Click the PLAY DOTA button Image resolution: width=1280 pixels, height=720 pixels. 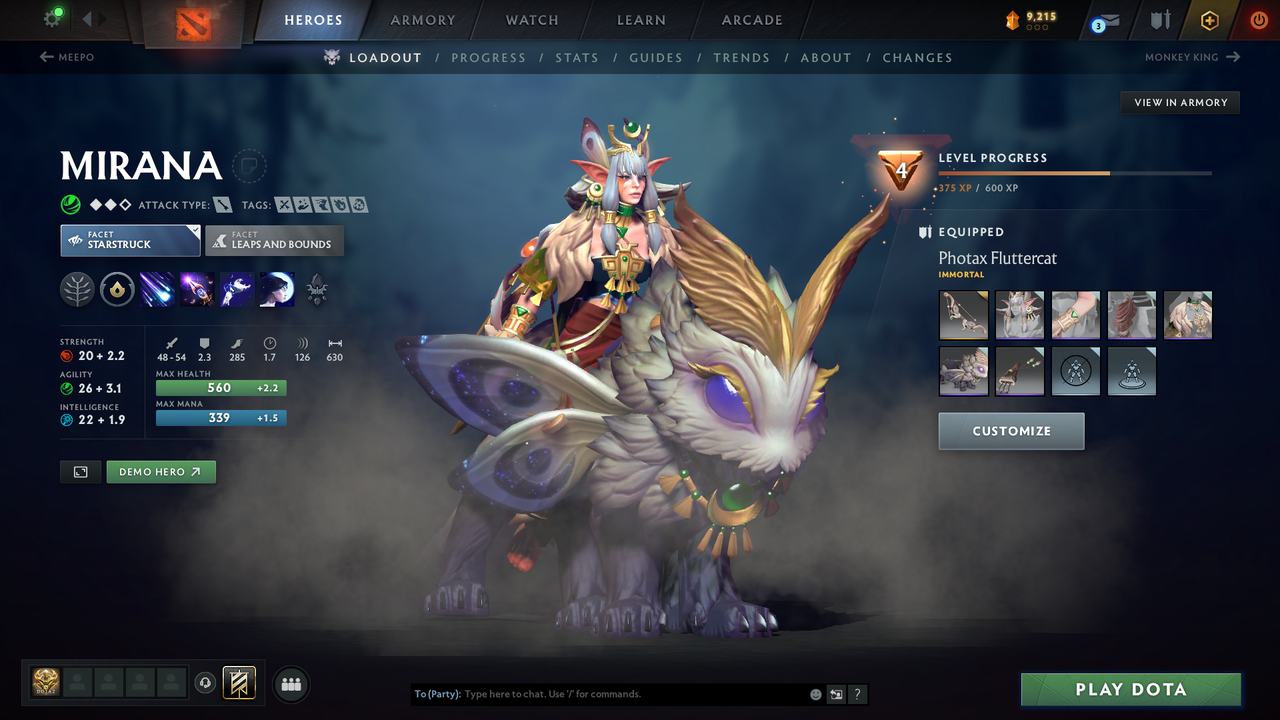(x=1130, y=689)
